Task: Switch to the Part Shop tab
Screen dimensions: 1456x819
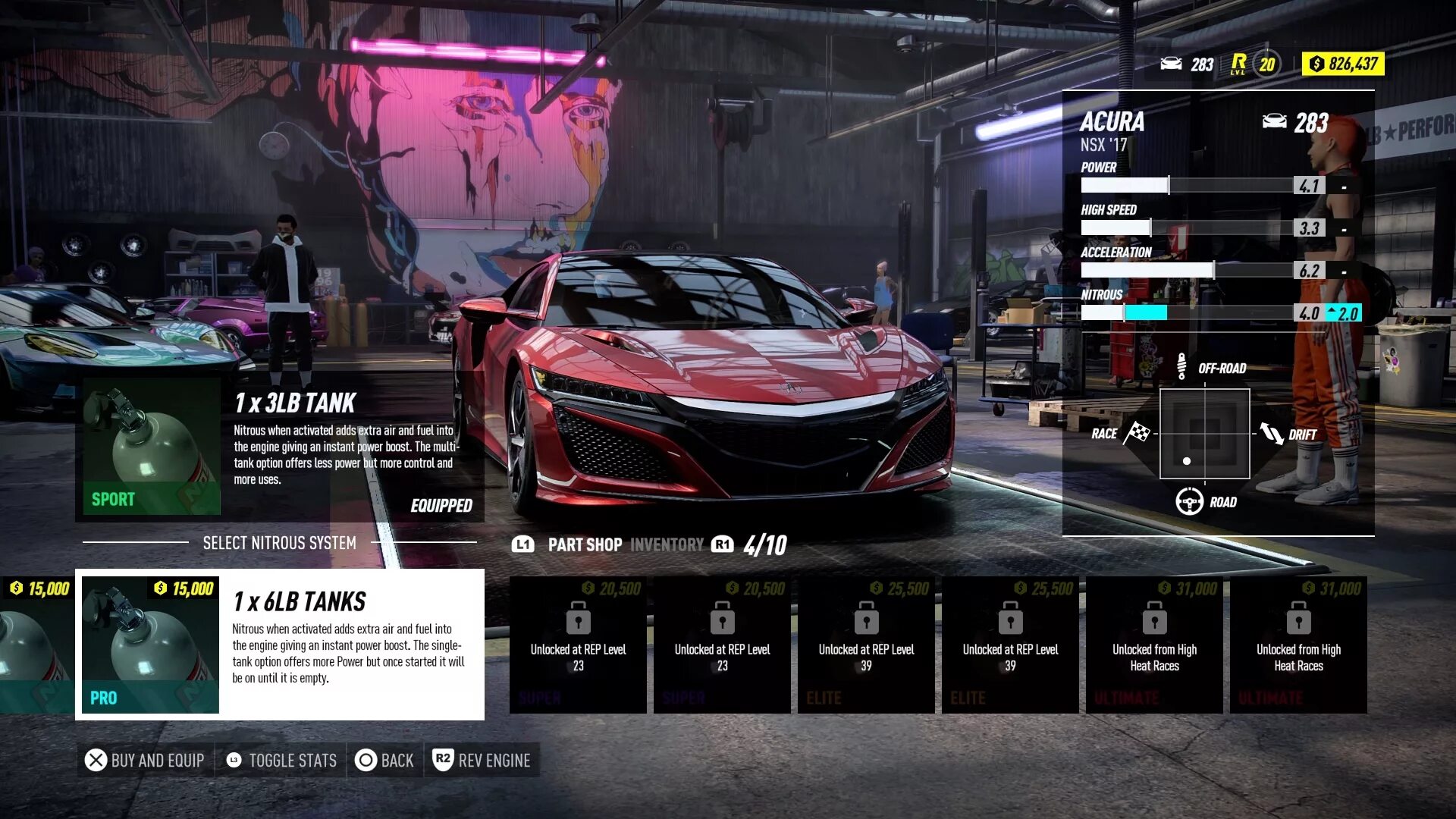Action: 584,544
